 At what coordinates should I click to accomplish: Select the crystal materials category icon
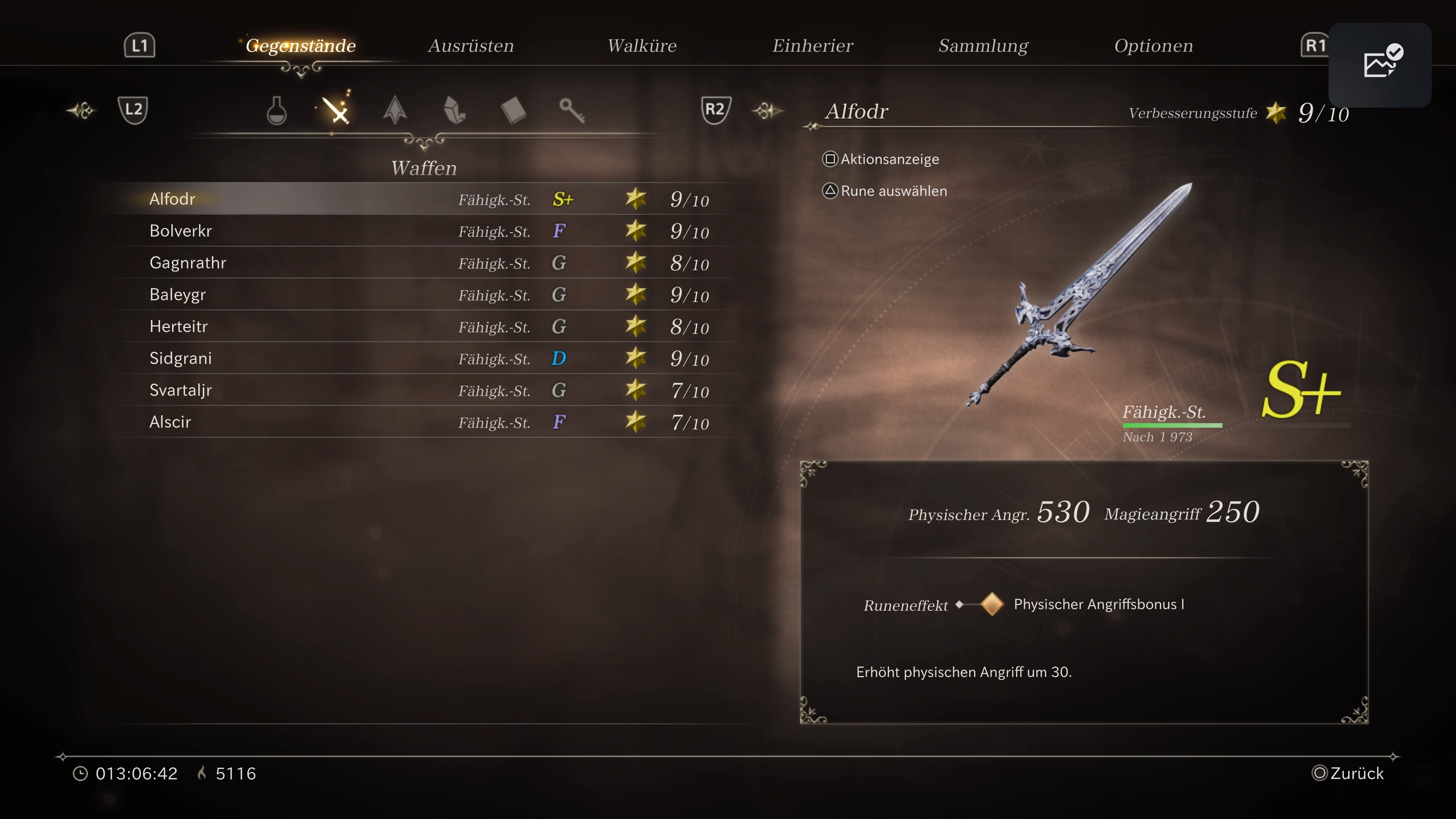click(455, 110)
